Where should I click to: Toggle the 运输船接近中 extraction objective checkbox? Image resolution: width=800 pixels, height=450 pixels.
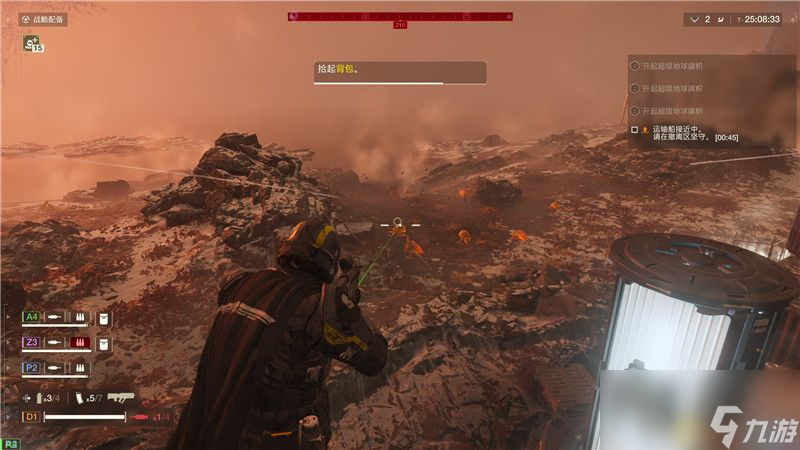coord(634,130)
